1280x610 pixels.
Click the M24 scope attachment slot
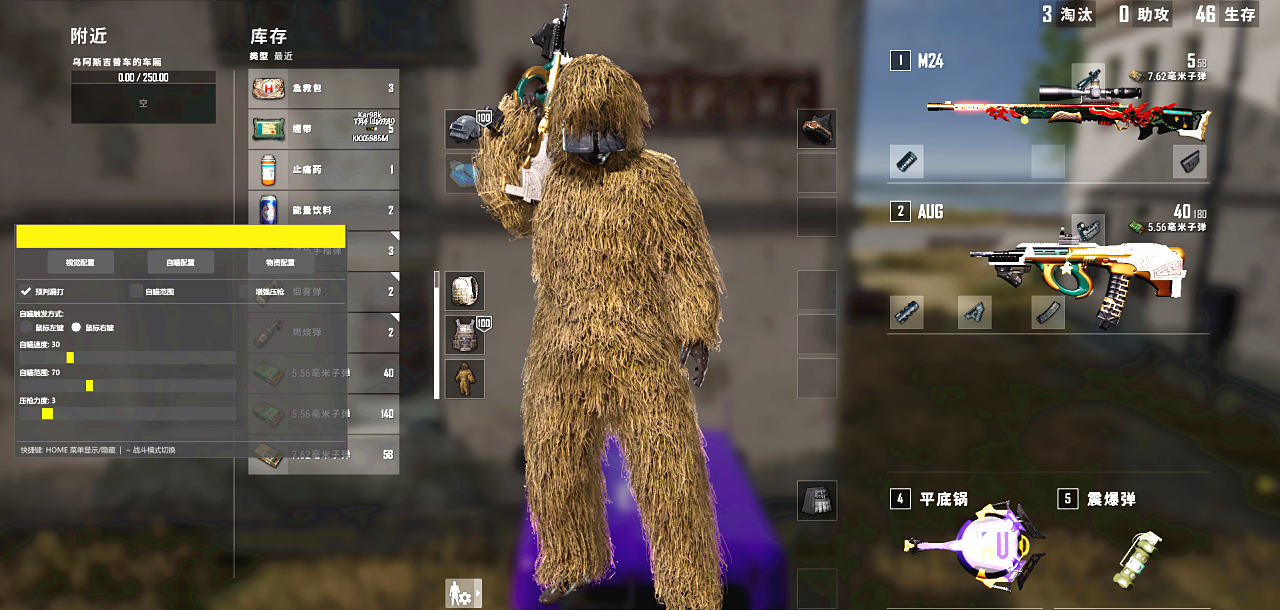coord(1088,77)
